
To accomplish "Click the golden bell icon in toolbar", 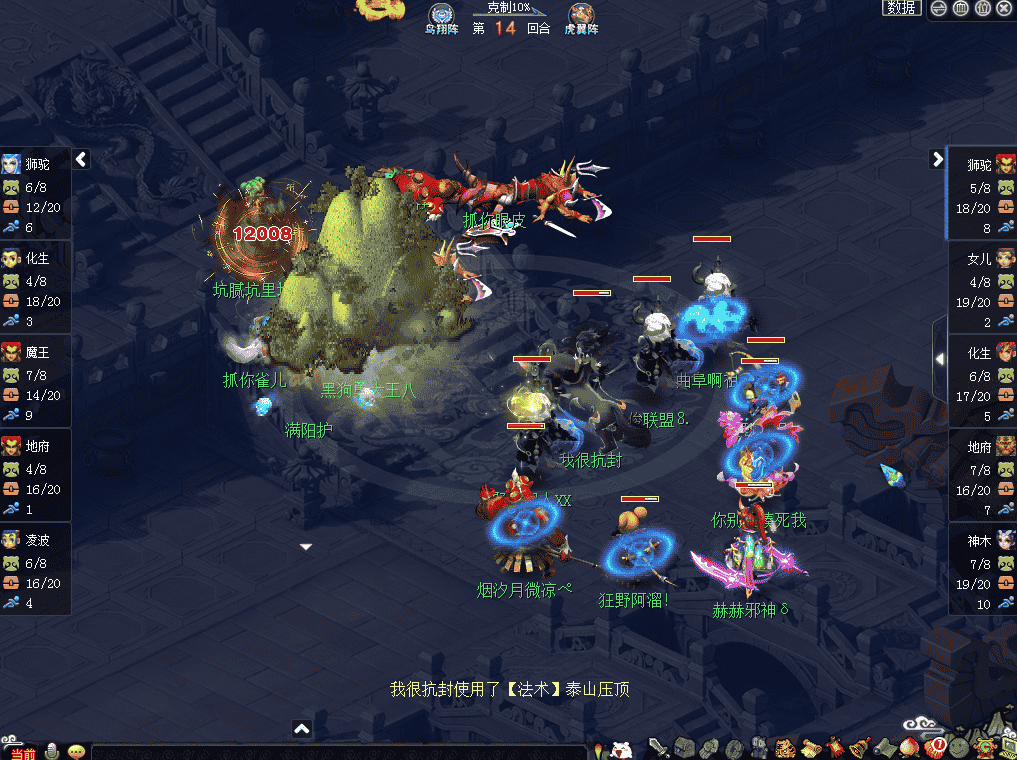I will (x=859, y=747).
